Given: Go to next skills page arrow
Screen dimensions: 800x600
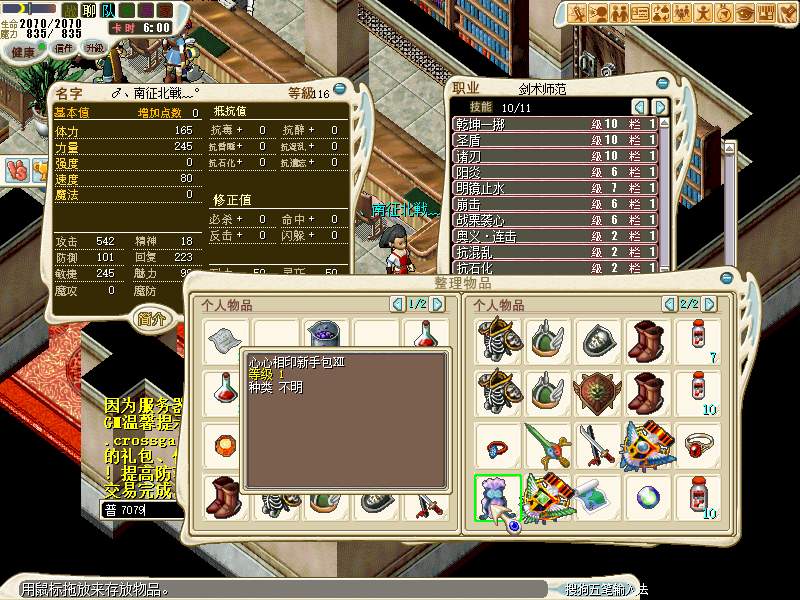Looking at the screenshot, I should click(x=660, y=107).
